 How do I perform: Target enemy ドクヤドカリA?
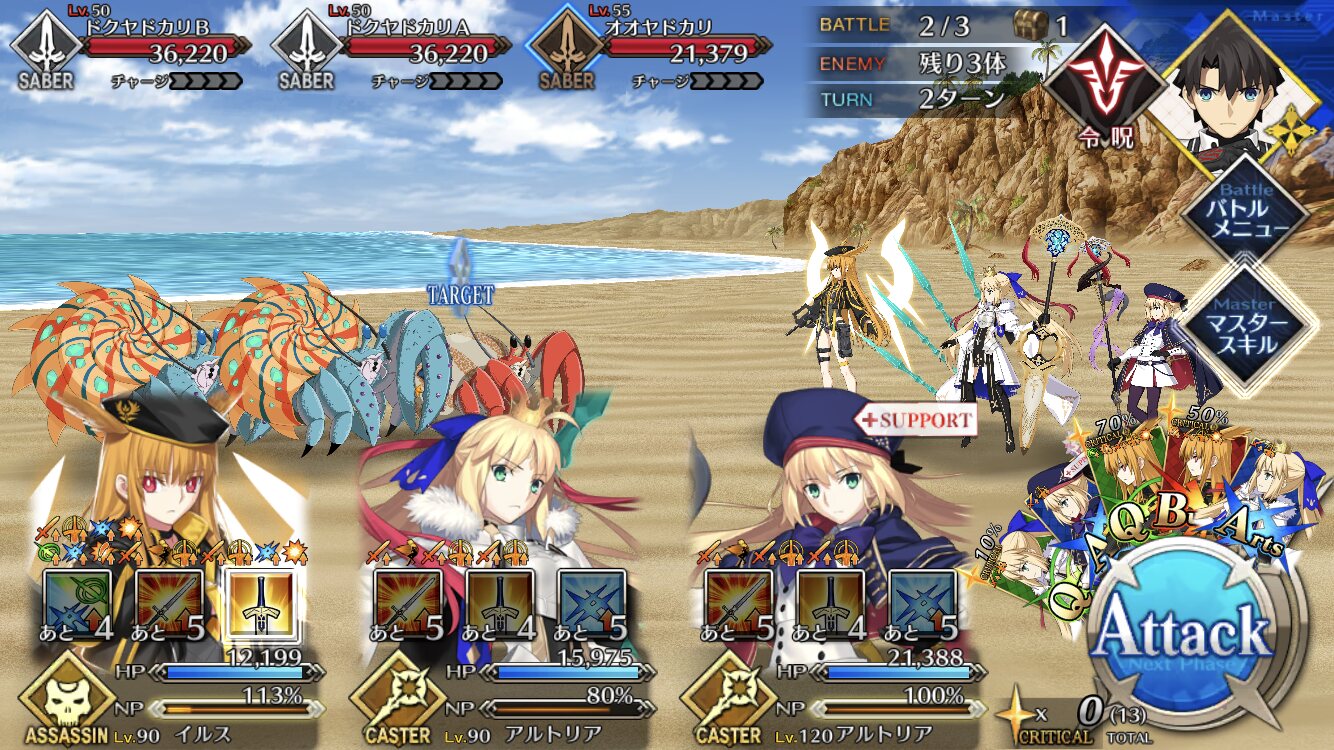[x=390, y=55]
